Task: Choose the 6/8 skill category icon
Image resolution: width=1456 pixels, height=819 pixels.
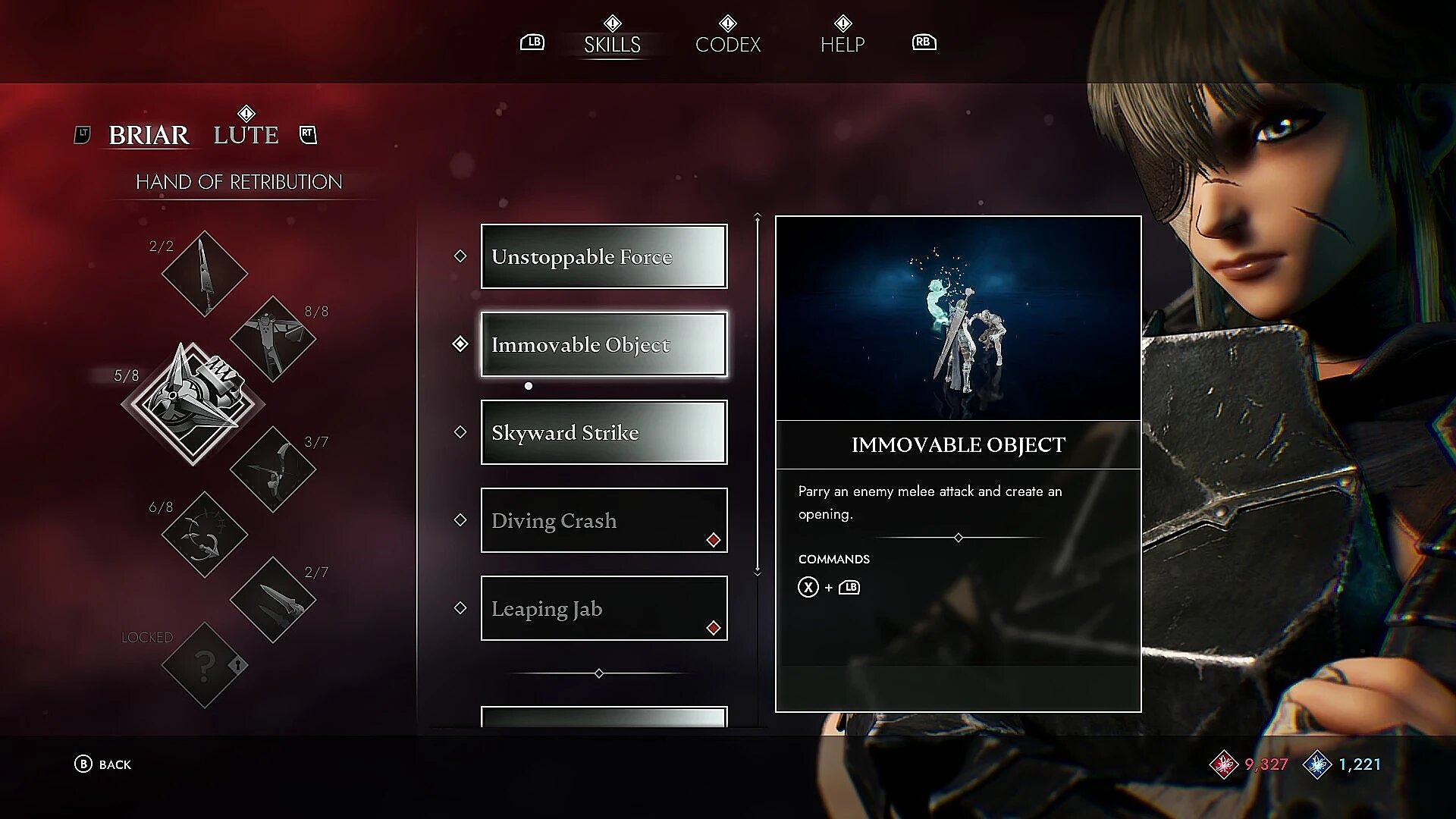Action: pos(204,535)
